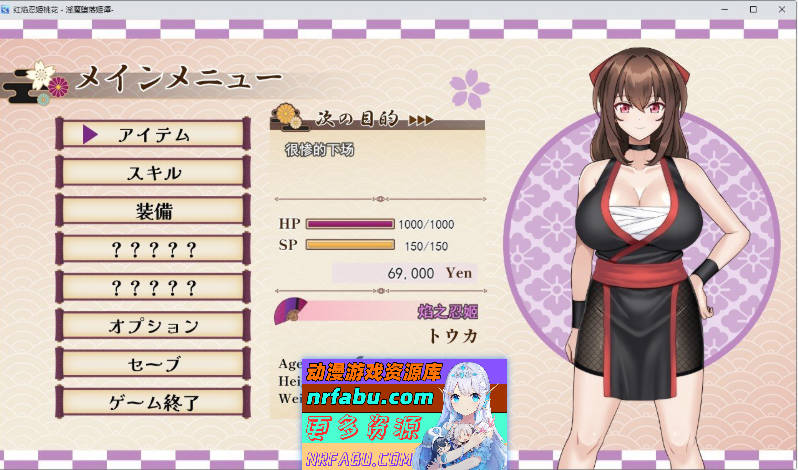Click the nrfabu.com advertisement banner
The height and width of the screenshot is (470, 798).
click(x=403, y=414)
